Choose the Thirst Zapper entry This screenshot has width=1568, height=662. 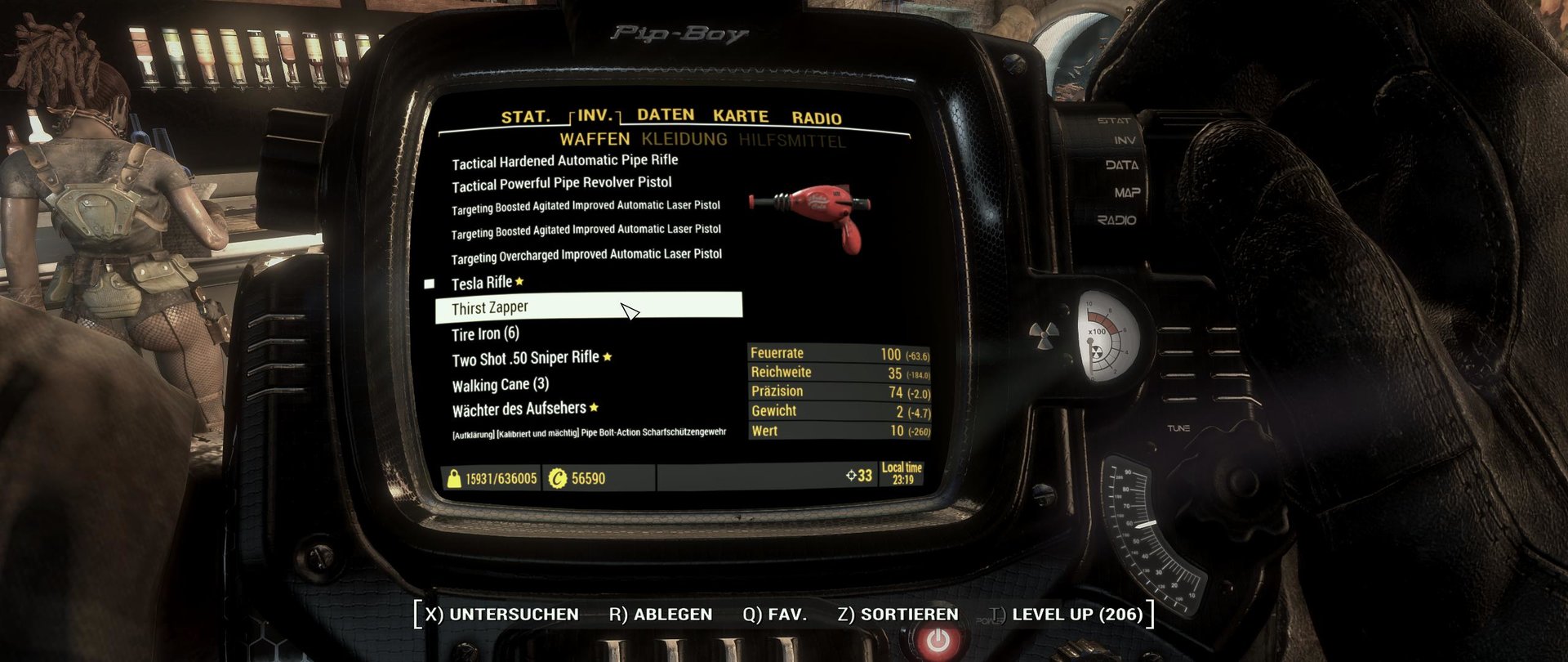pos(490,308)
